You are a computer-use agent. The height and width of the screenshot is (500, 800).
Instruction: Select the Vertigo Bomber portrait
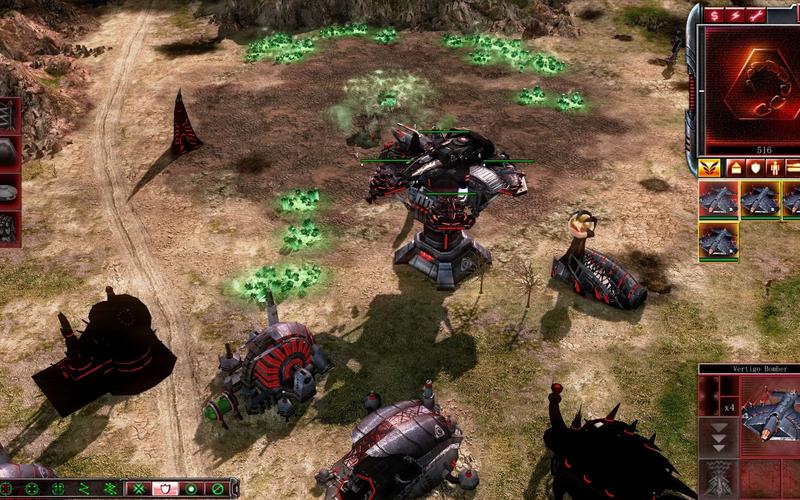770,412
